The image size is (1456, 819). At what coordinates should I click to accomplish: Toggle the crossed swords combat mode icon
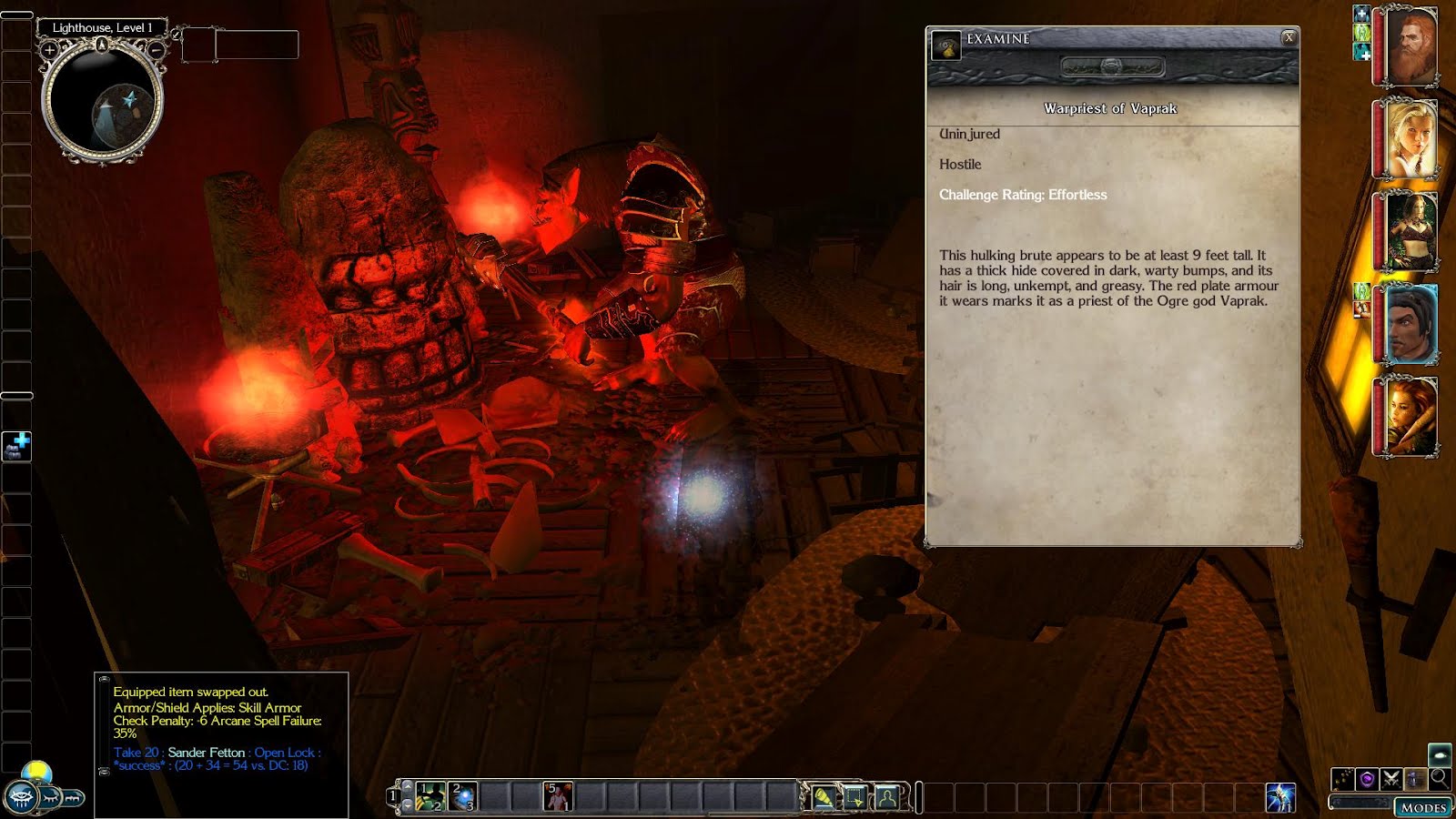(1390, 779)
